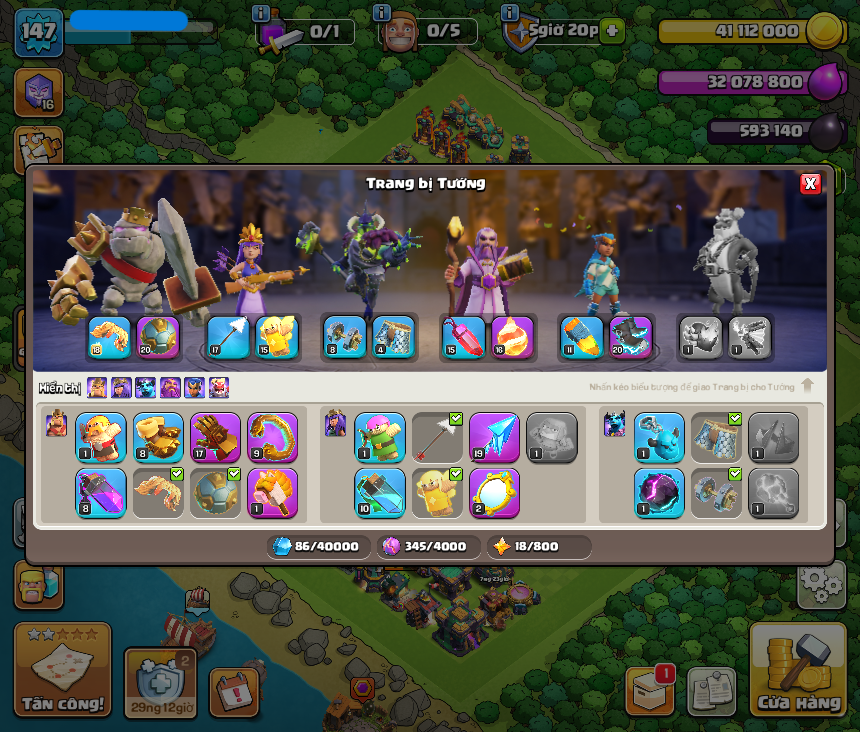Select the spiky gauntlet equipment
Screen dimensions: 860x732
[x=215, y=437]
